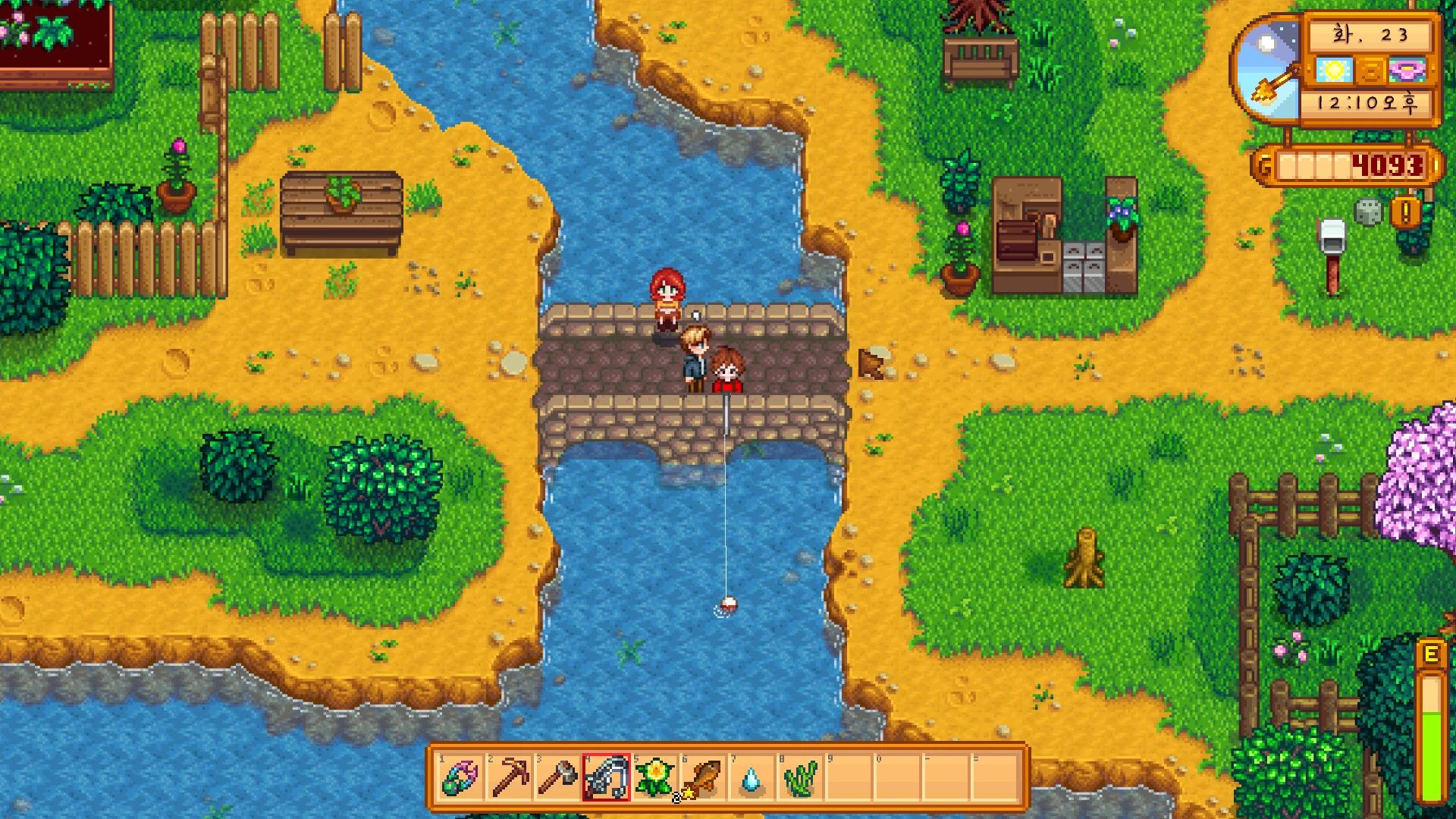Equip the pickaxe from the hotbar
The height and width of the screenshot is (819, 1456).
pos(510,778)
